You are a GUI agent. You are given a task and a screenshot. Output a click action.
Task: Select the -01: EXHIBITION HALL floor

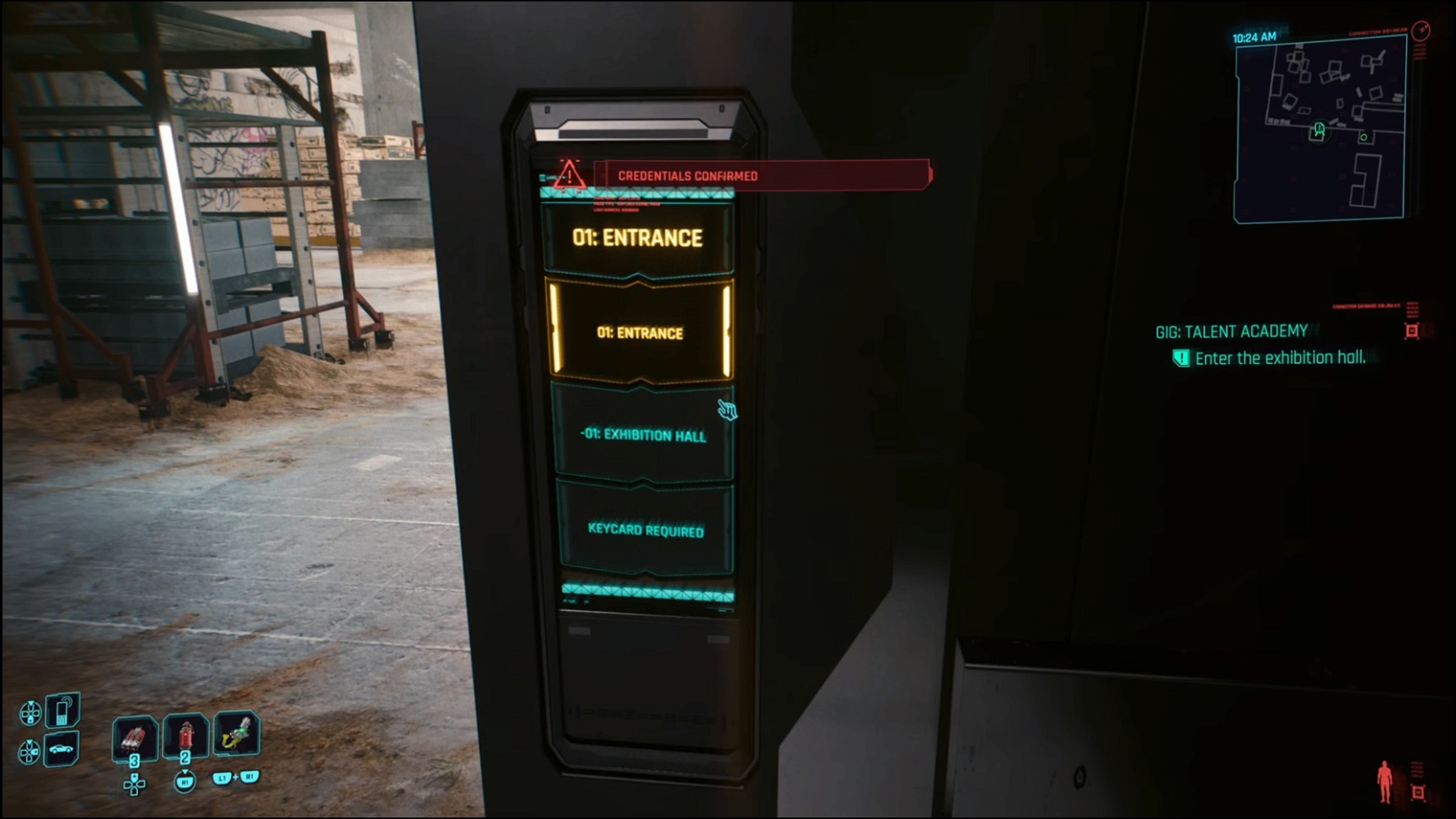645,436
